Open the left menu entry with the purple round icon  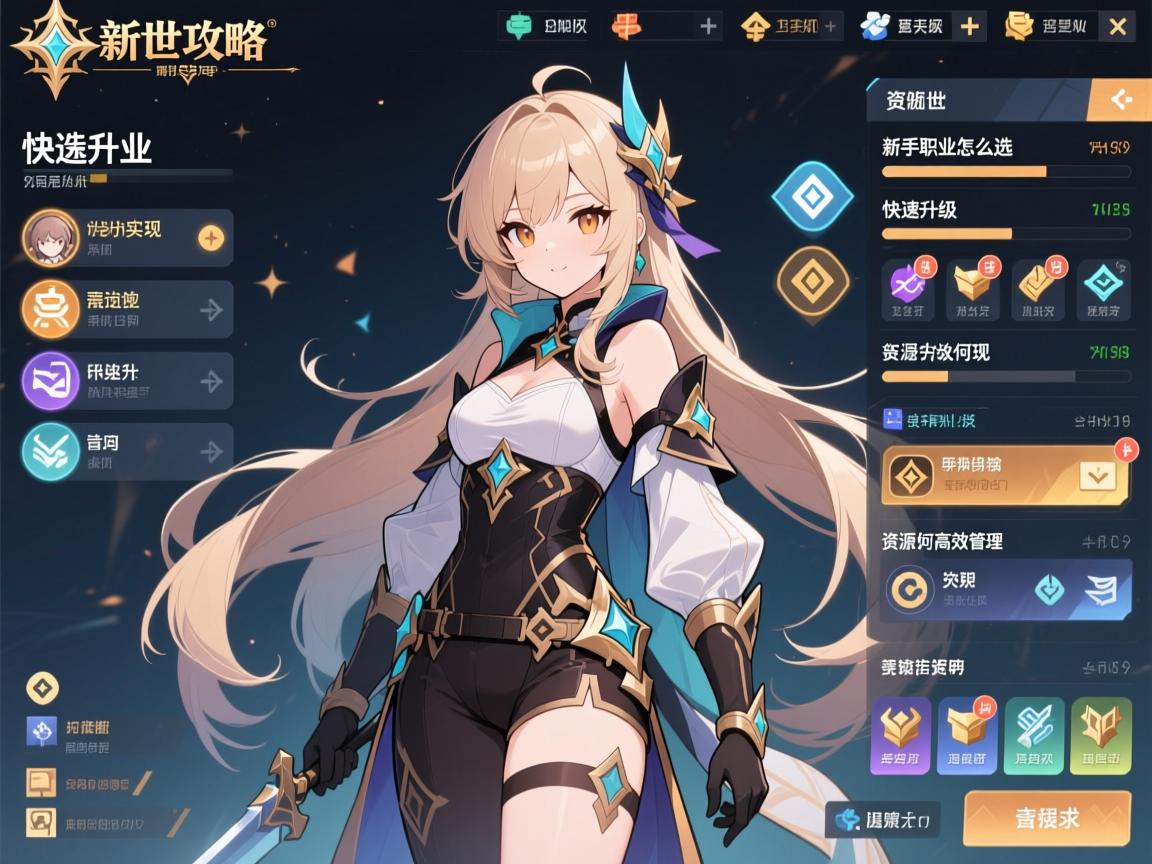(128, 381)
